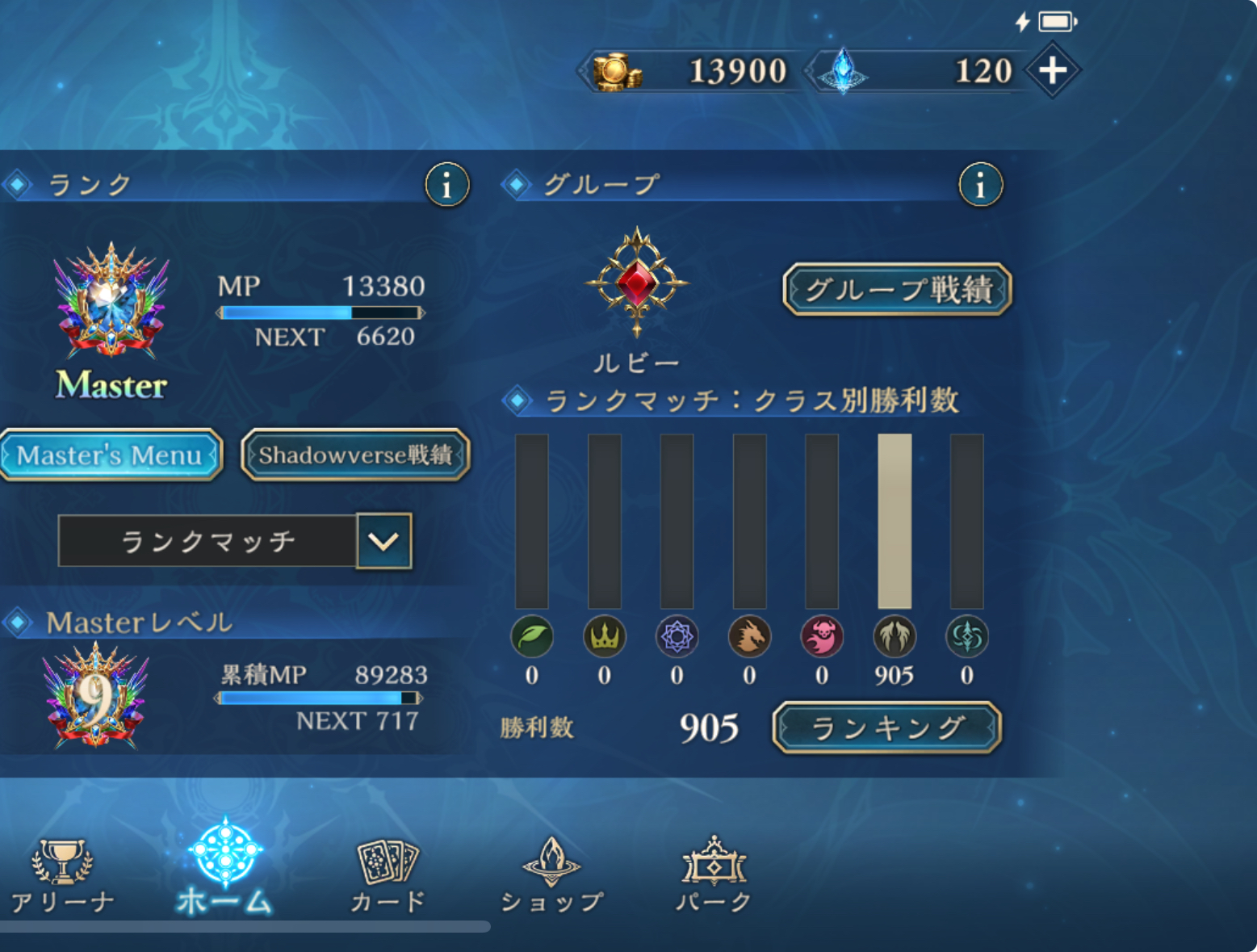The image size is (1257, 952).
Task: Switch to the アリーナ tab
Action: coord(62,876)
